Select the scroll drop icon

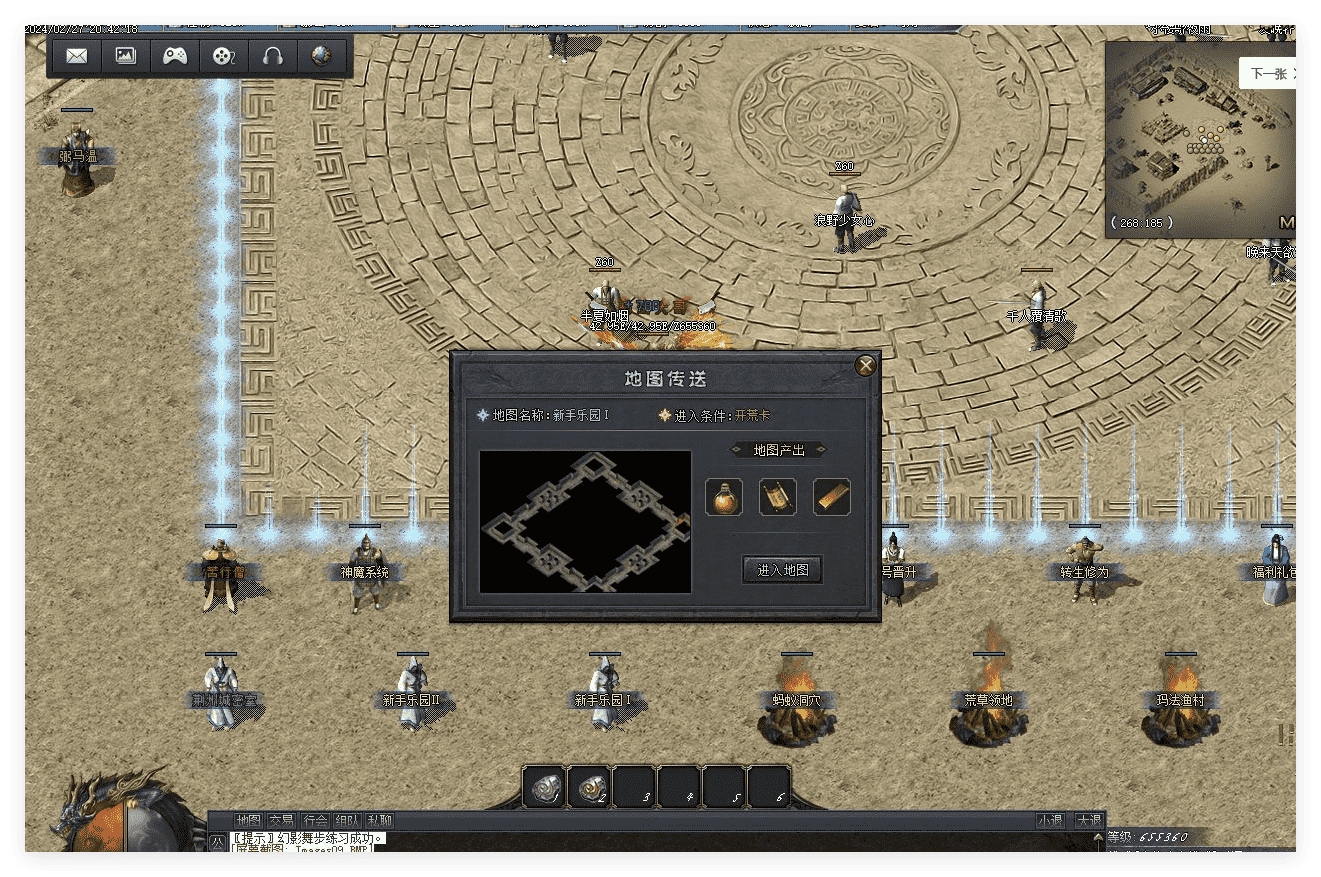point(778,497)
